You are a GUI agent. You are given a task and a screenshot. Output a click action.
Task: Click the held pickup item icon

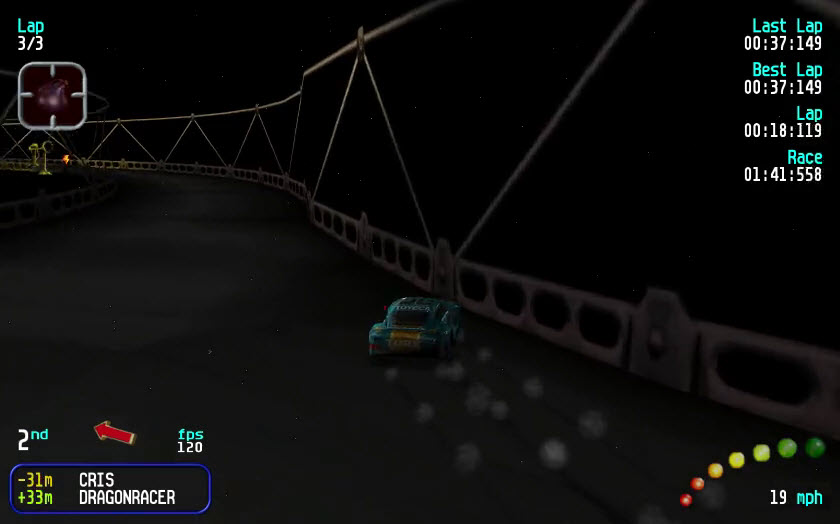pos(52,96)
